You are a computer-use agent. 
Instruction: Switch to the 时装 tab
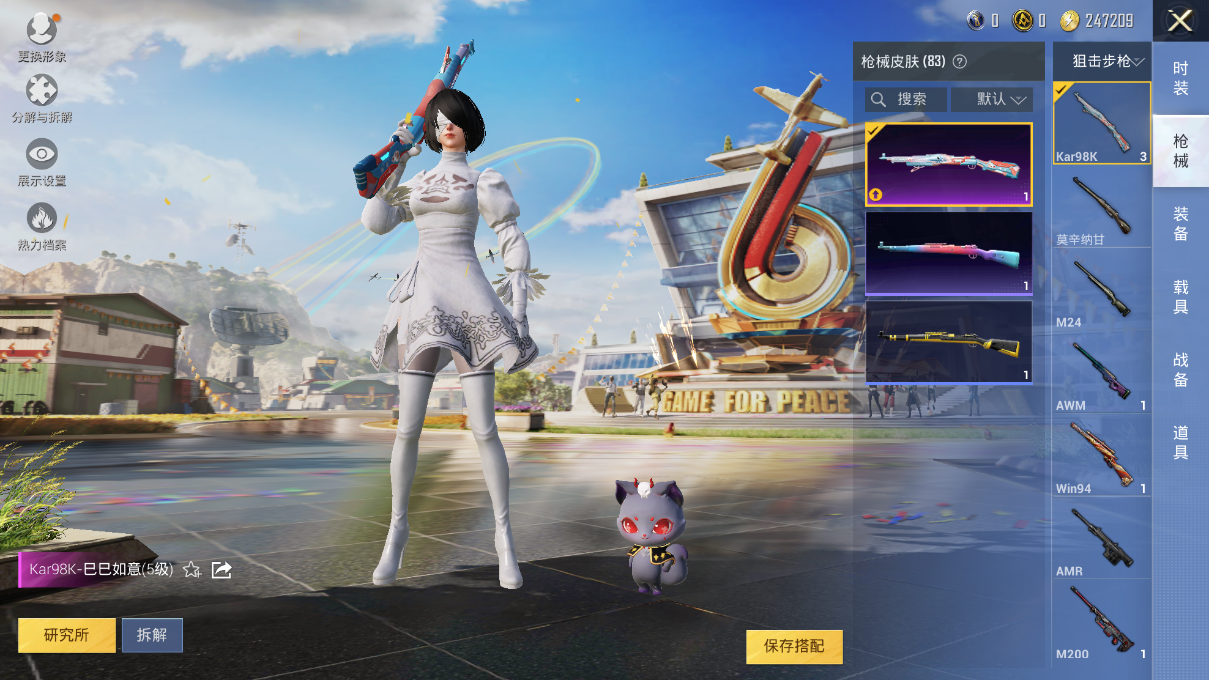pyautogui.click(x=1180, y=78)
